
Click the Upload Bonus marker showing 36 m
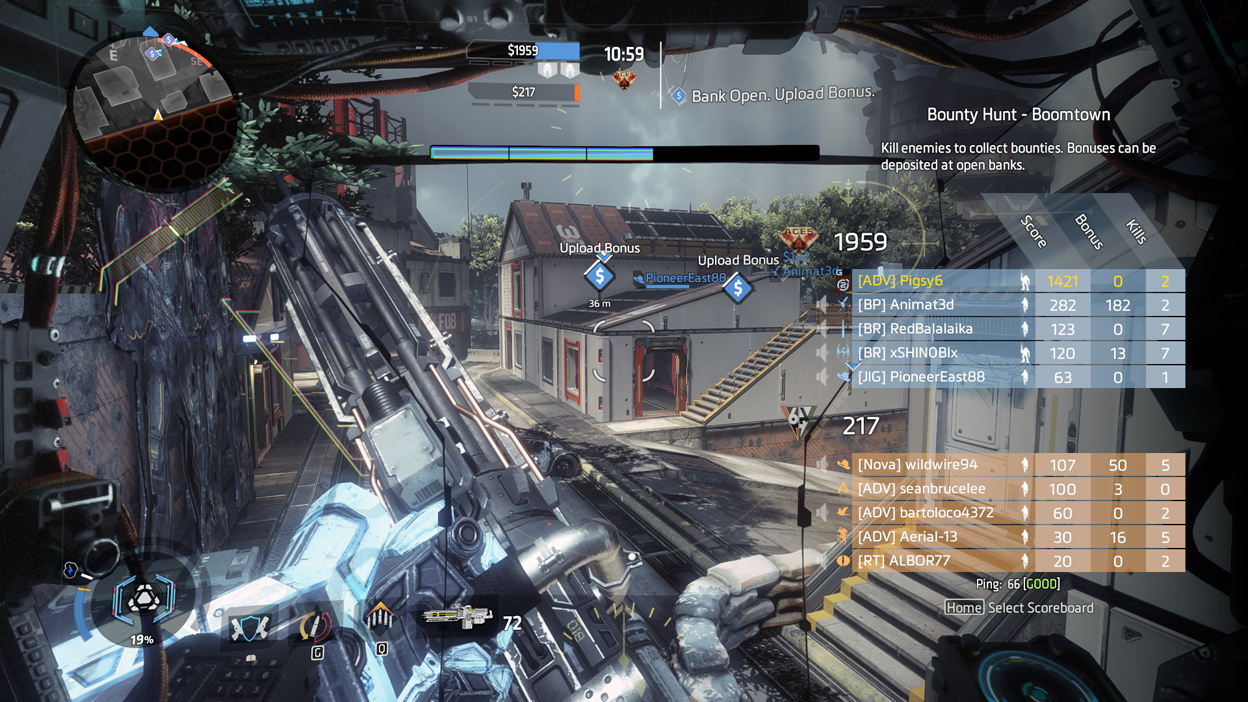[600, 276]
